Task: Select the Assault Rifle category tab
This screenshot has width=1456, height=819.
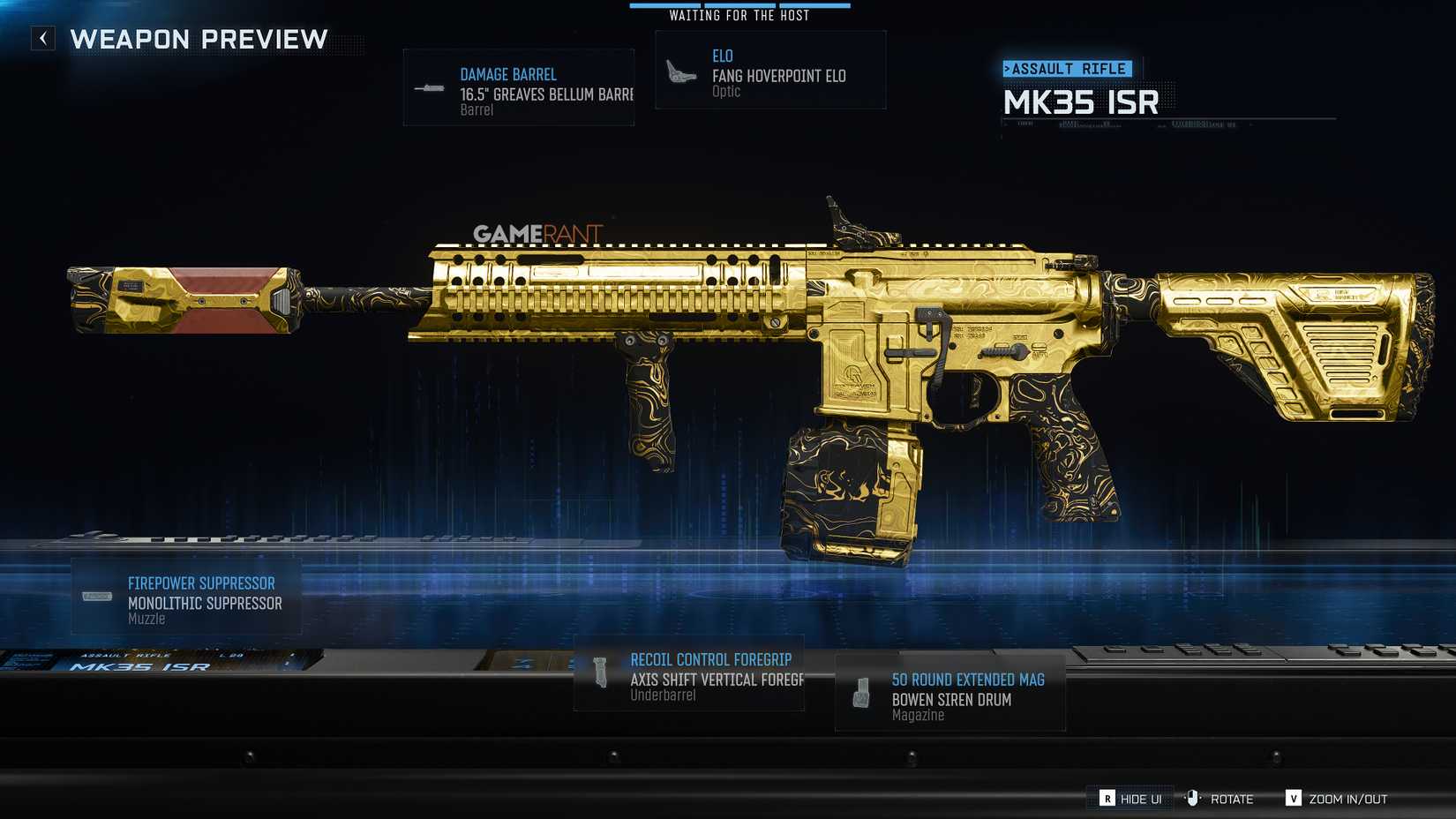Action: [1069, 68]
